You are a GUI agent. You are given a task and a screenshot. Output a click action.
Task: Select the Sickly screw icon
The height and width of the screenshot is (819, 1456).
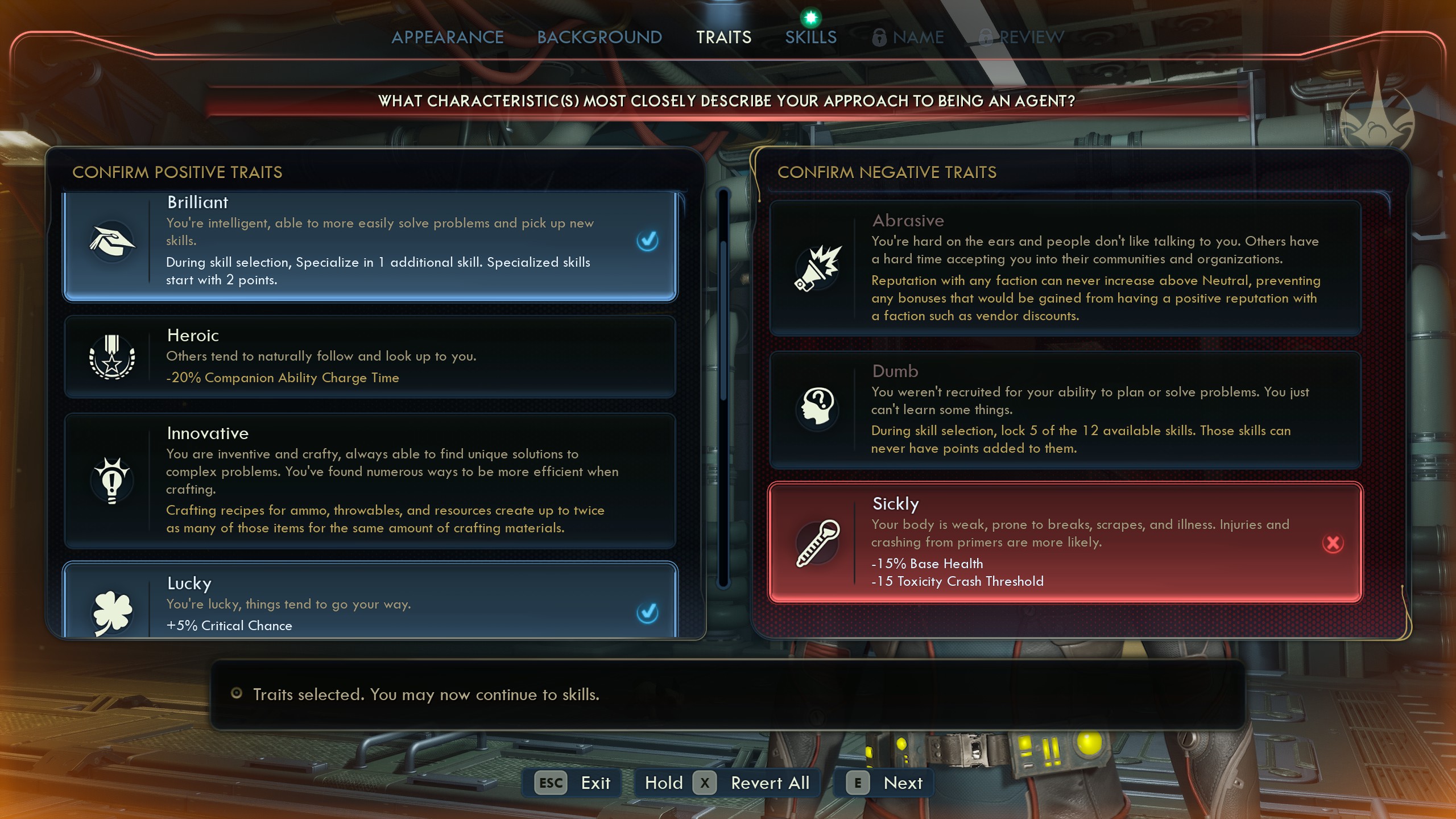818,543
